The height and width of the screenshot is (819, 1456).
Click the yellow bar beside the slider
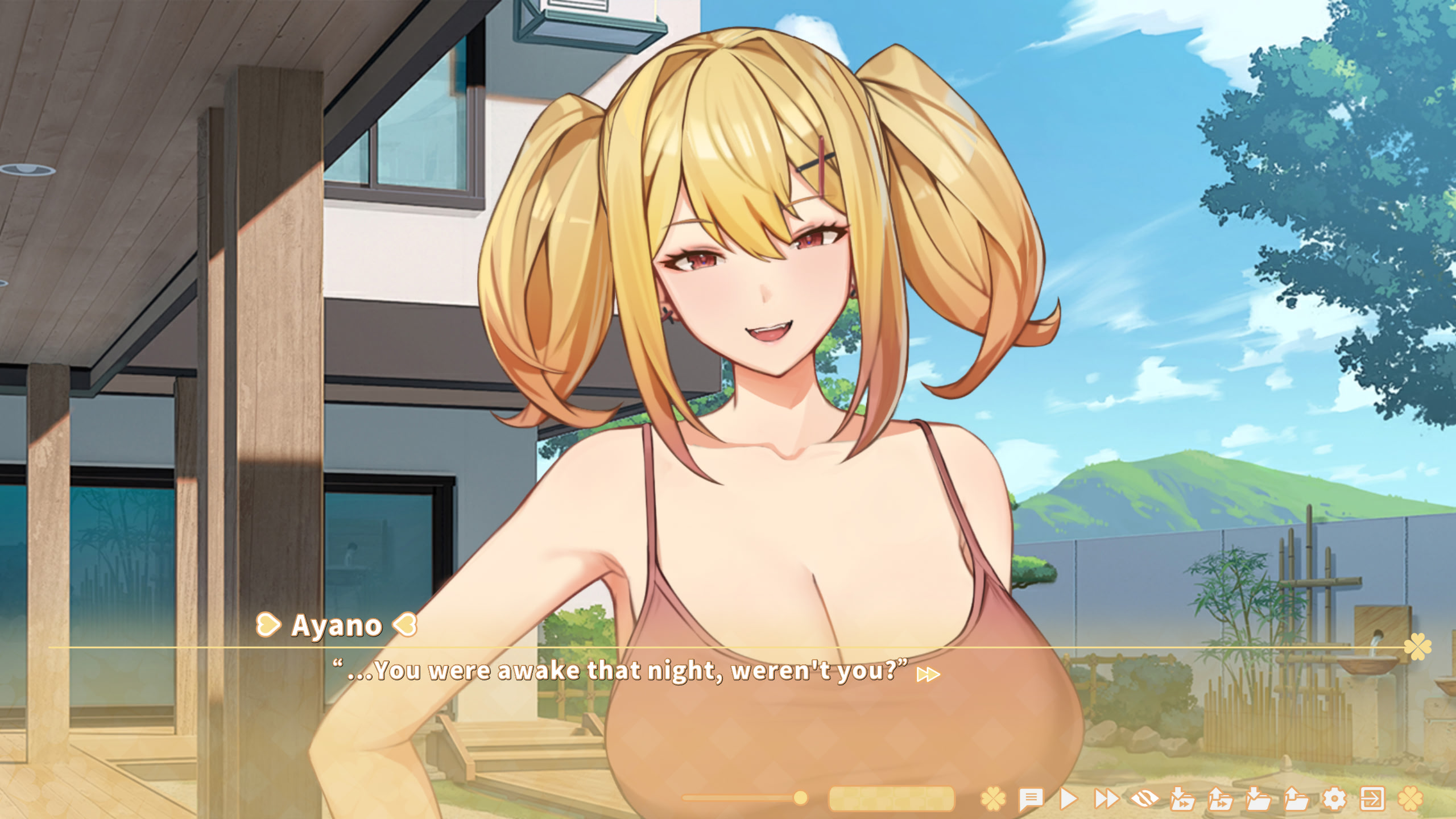tap(891, 799)
